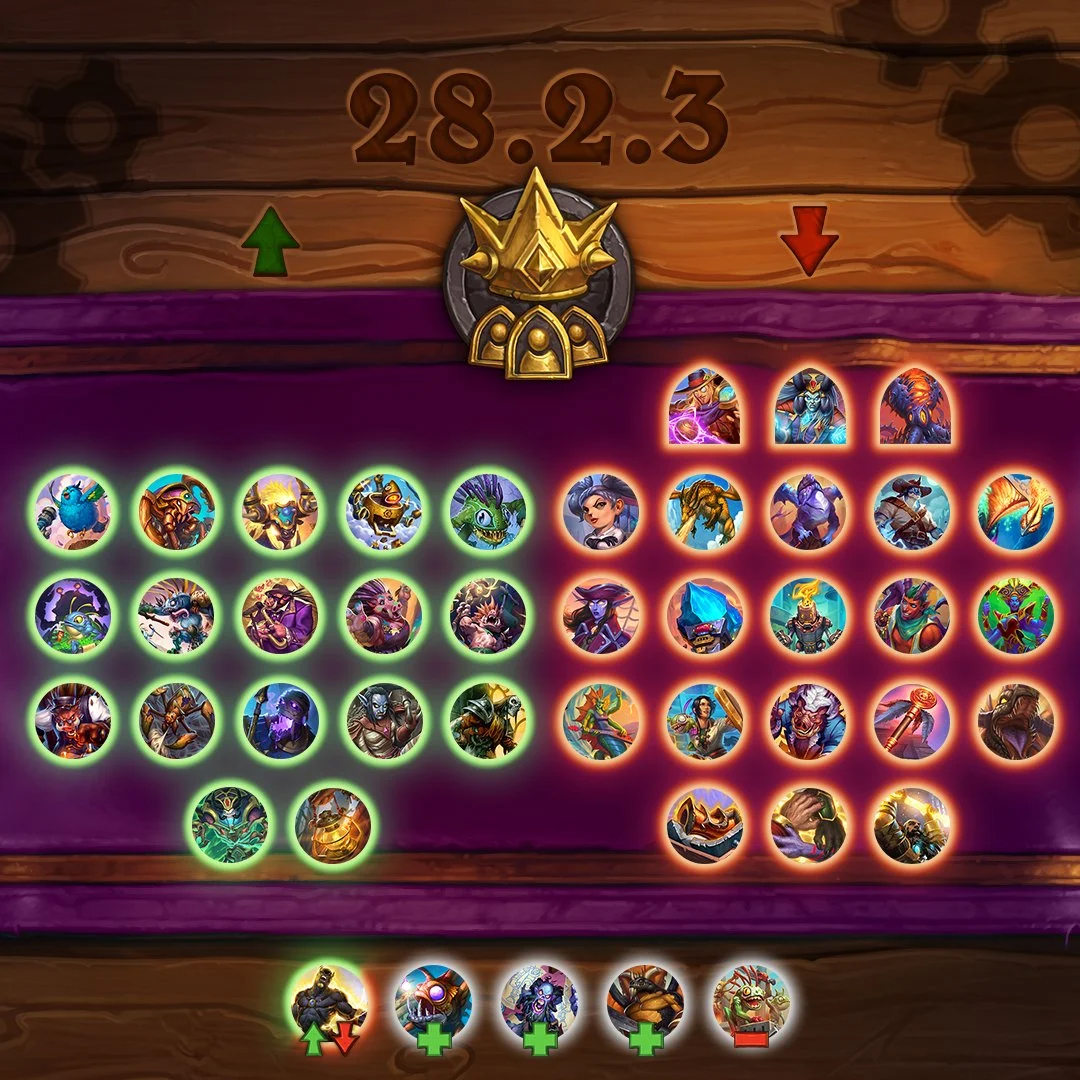Choose the red down arrow nerfs header
The width and height of the screenshot is (1080, 1080).
tap(809, 240)
